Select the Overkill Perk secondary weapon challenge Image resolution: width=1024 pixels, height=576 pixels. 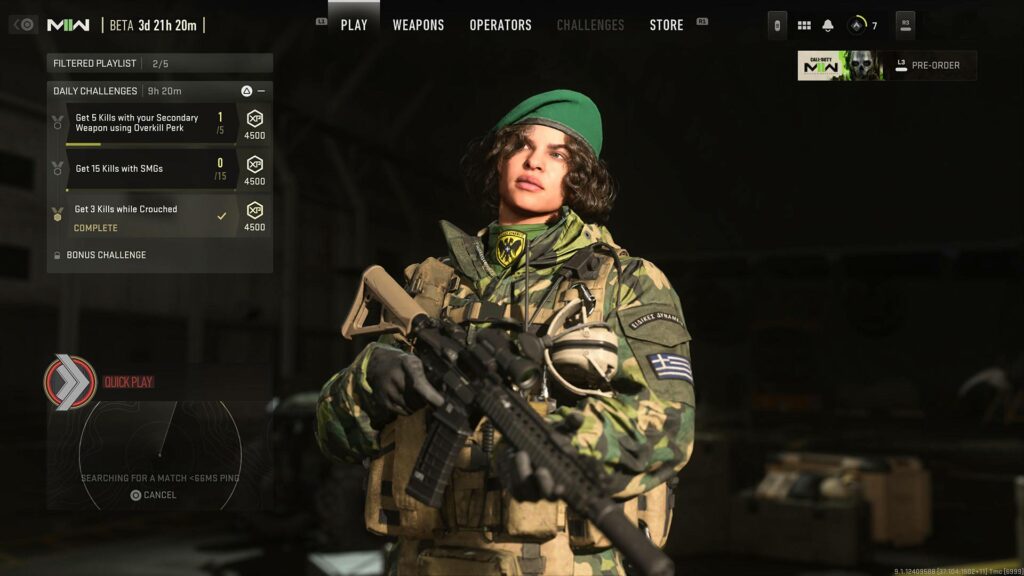pyautogui.click(x=150, y=123)
